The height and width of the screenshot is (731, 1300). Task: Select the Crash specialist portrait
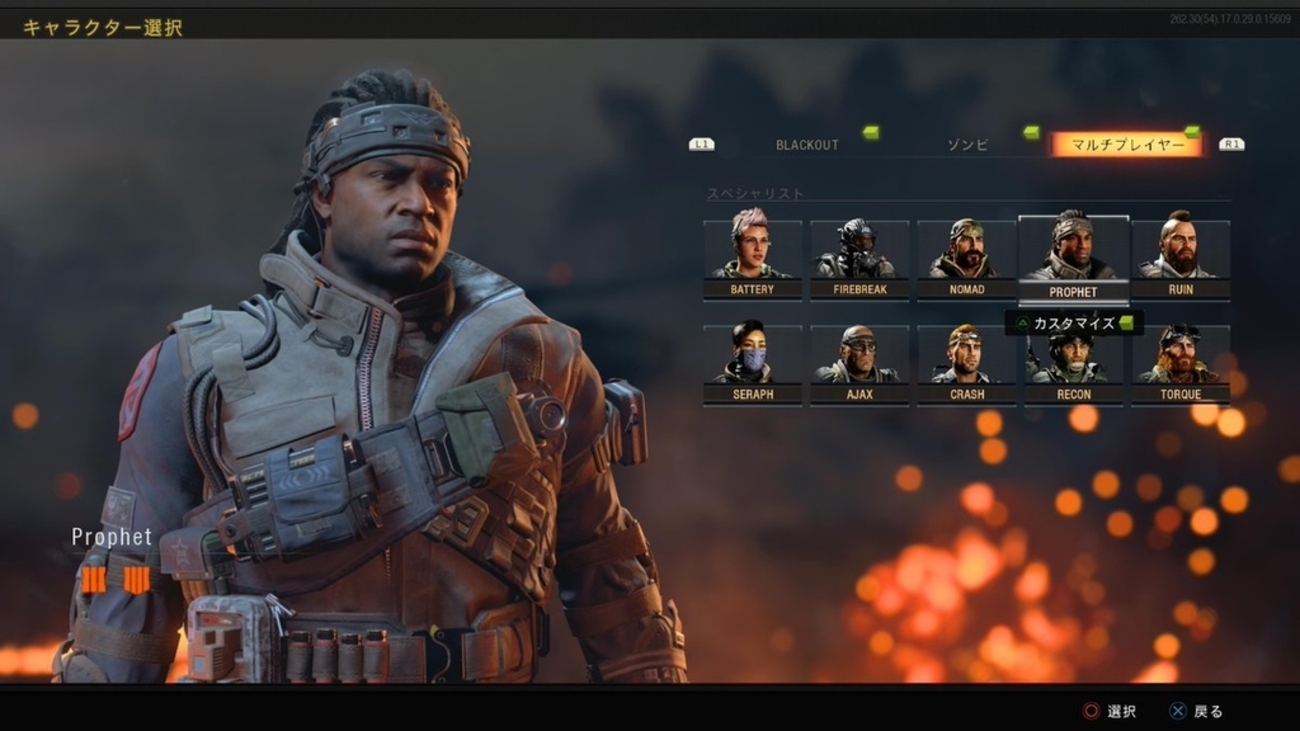[x=967, y=355]
